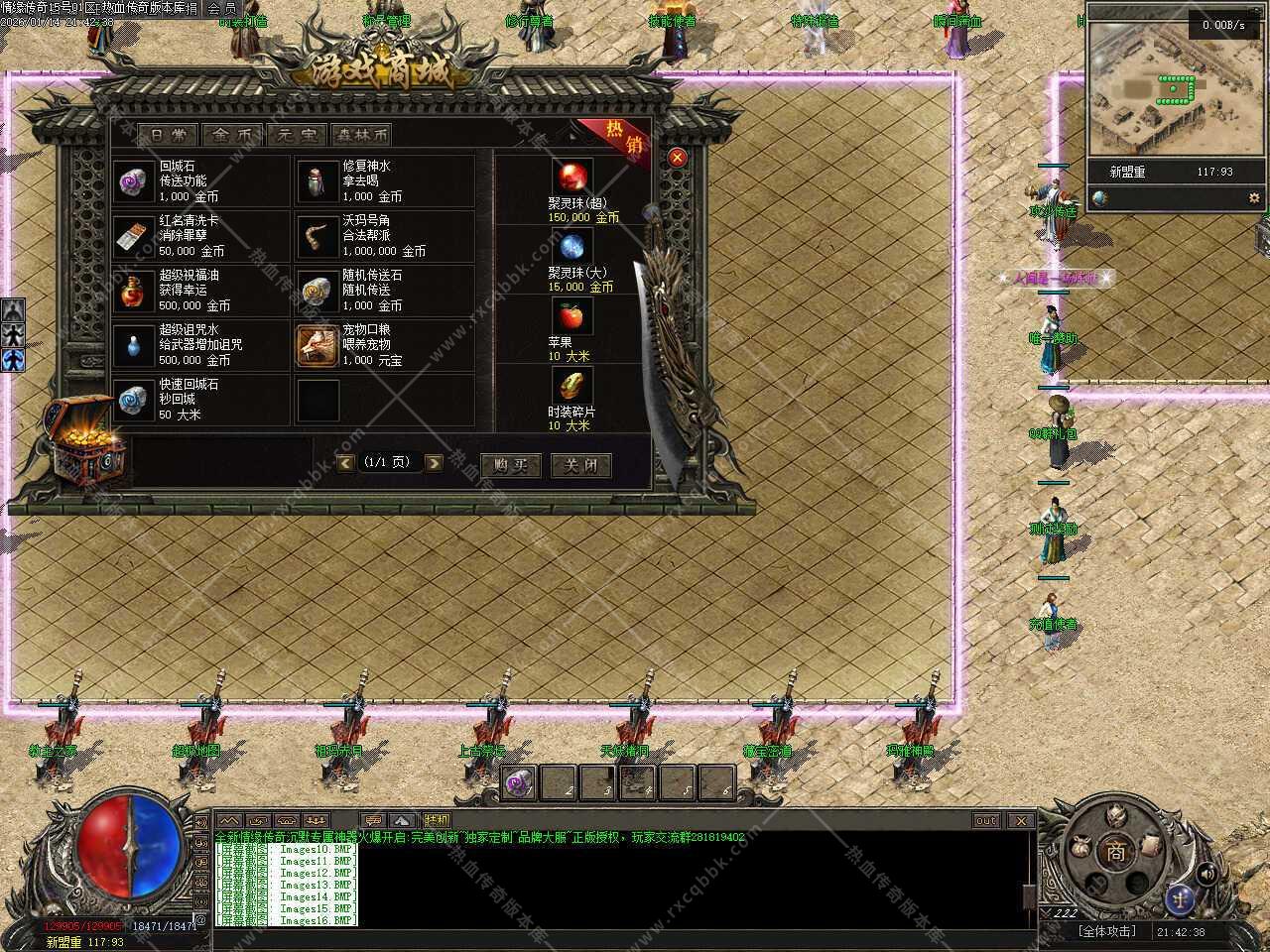Click the 购买 buy button
Viewport: 1270px width, 952px height.
(510, 465)
